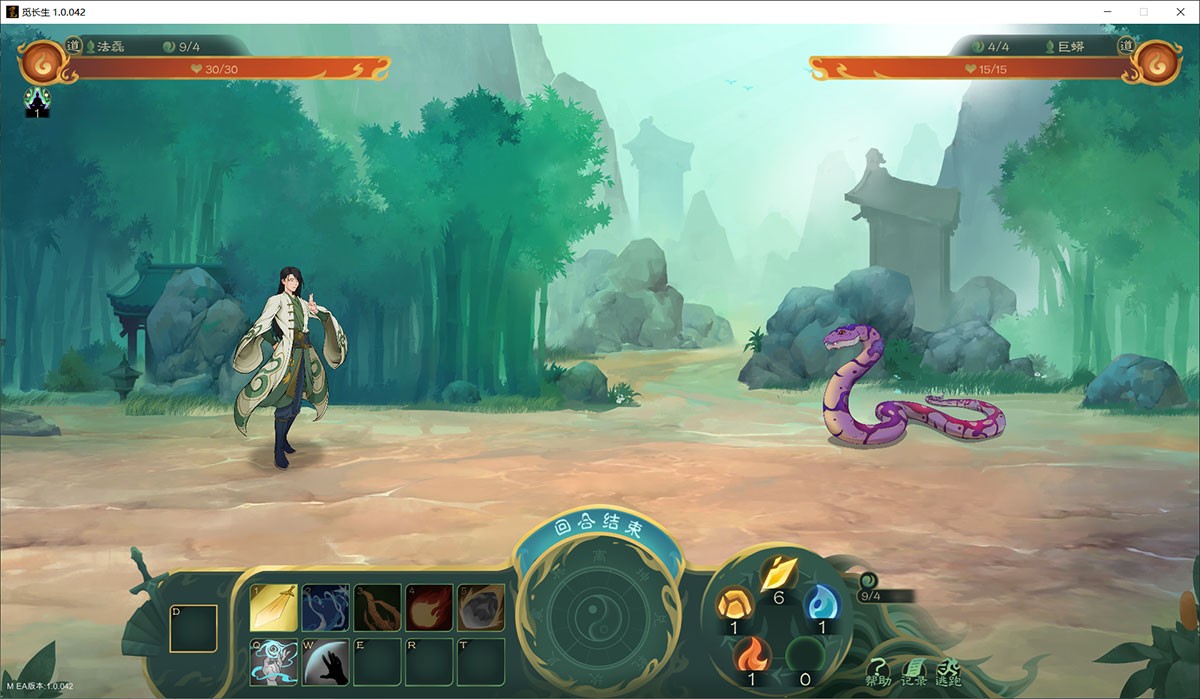This screenshot has width=1200, height=699.
Task: Open the player's 道 badge
Action: 73,45
